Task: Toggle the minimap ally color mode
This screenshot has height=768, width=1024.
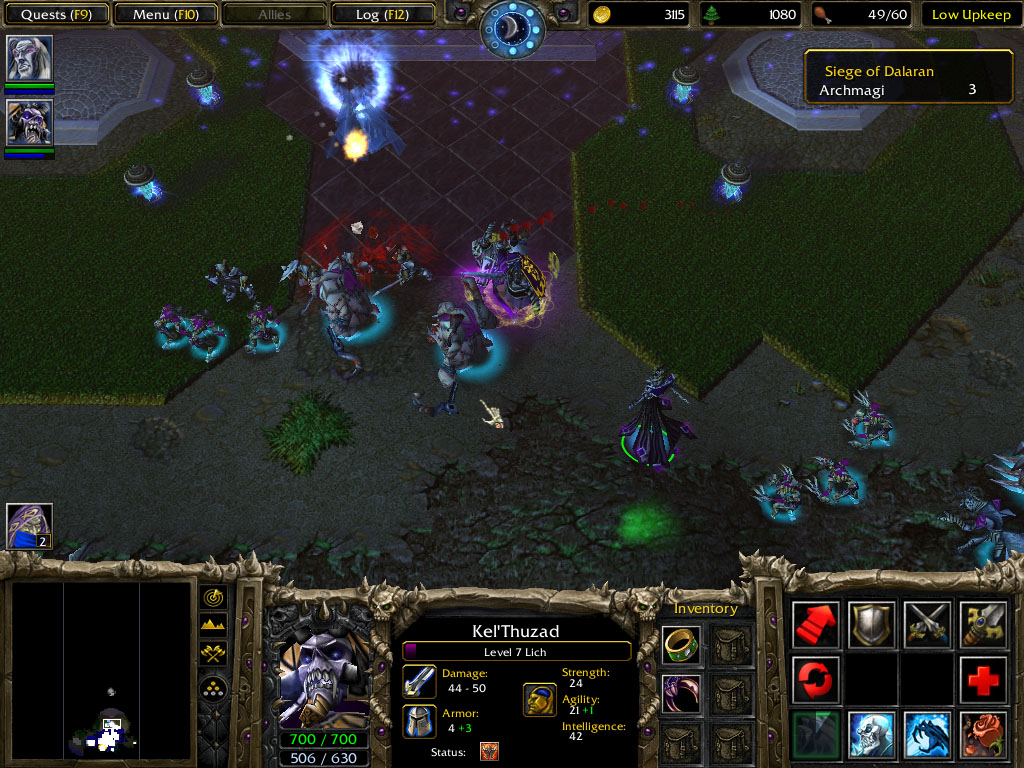Action: point(214,654)
